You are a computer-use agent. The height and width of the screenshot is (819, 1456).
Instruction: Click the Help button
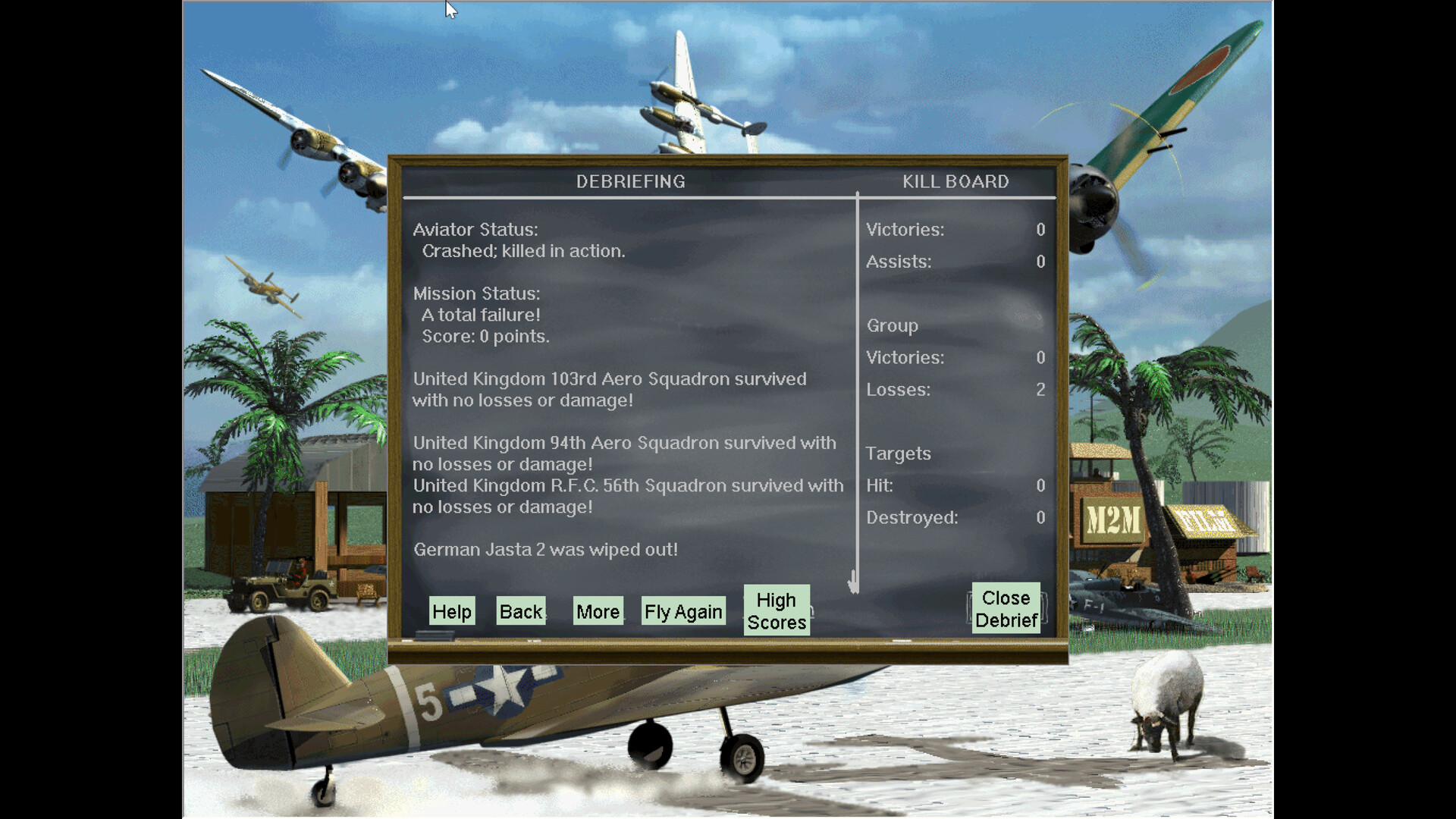coord(451,611)
